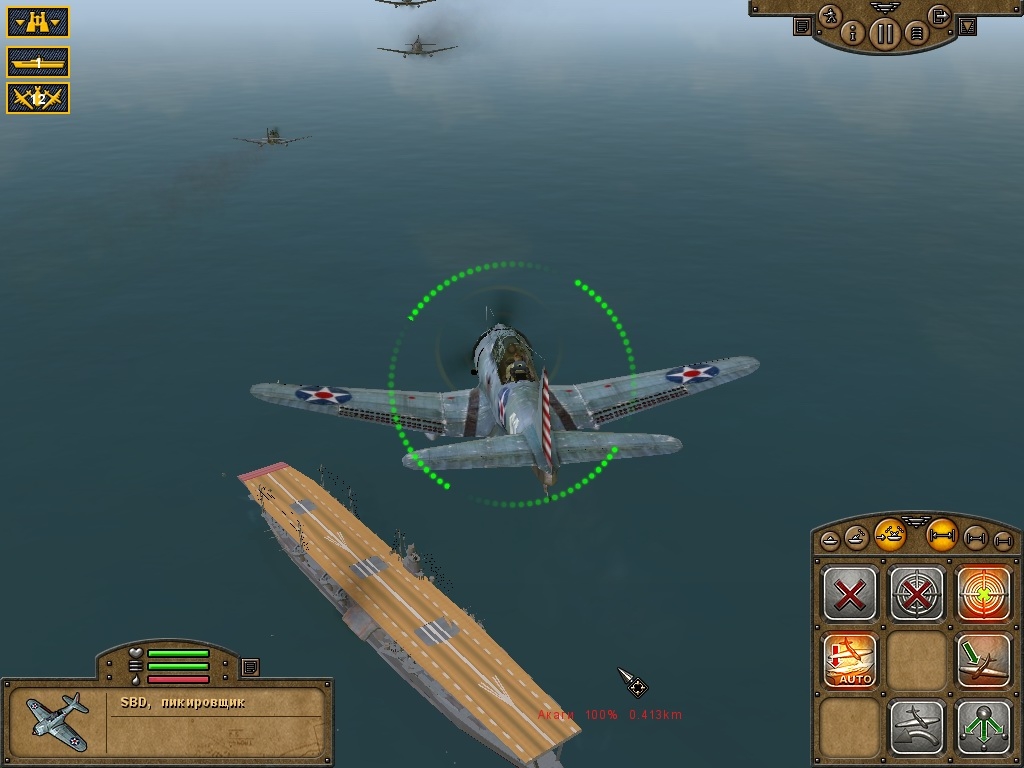Select the aircraft squadron group numbered 12
Image resolution: width=1024 pixels, height=768 pixels.
38,98
